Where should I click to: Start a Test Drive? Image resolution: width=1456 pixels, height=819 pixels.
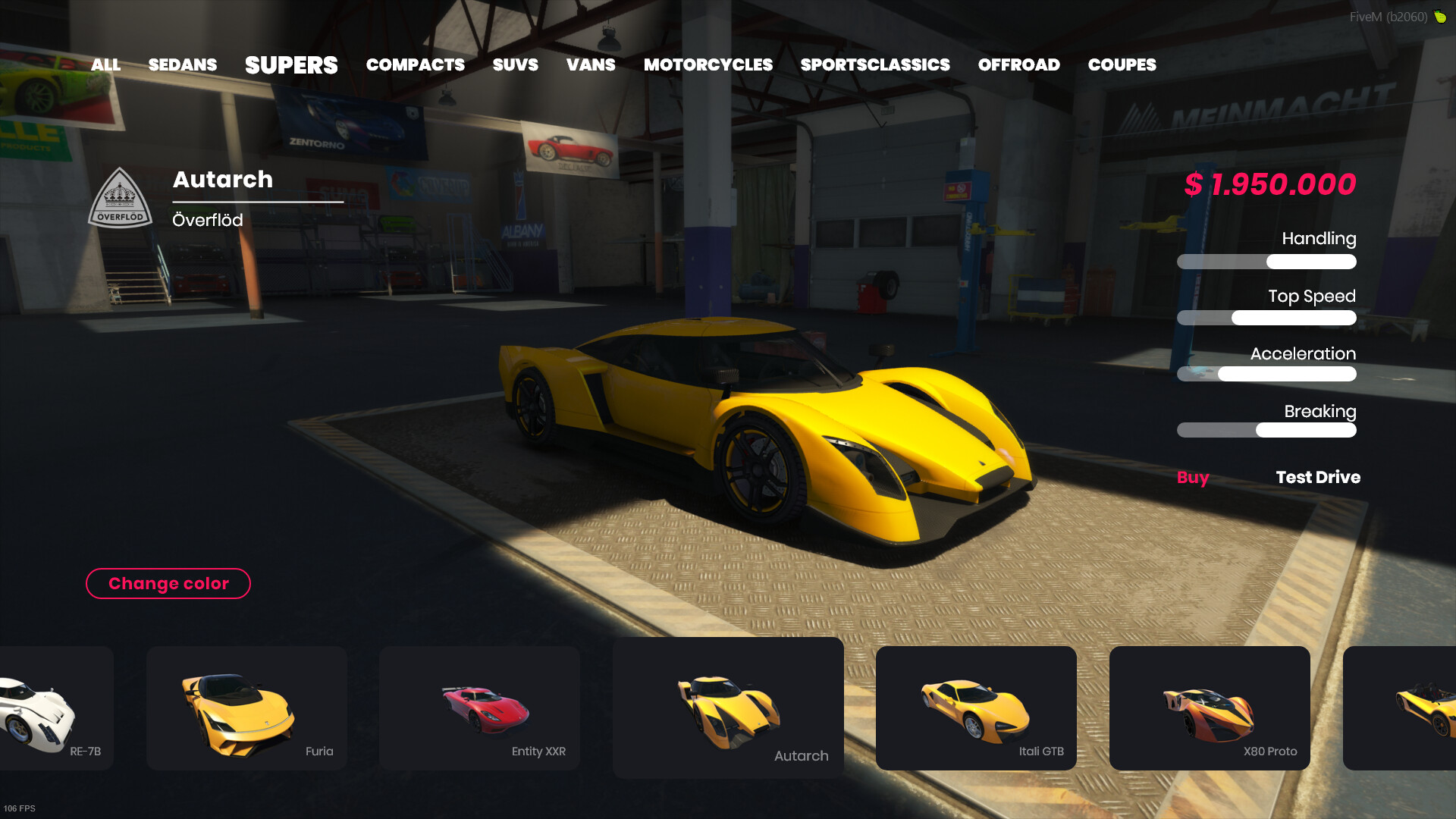1317,478
